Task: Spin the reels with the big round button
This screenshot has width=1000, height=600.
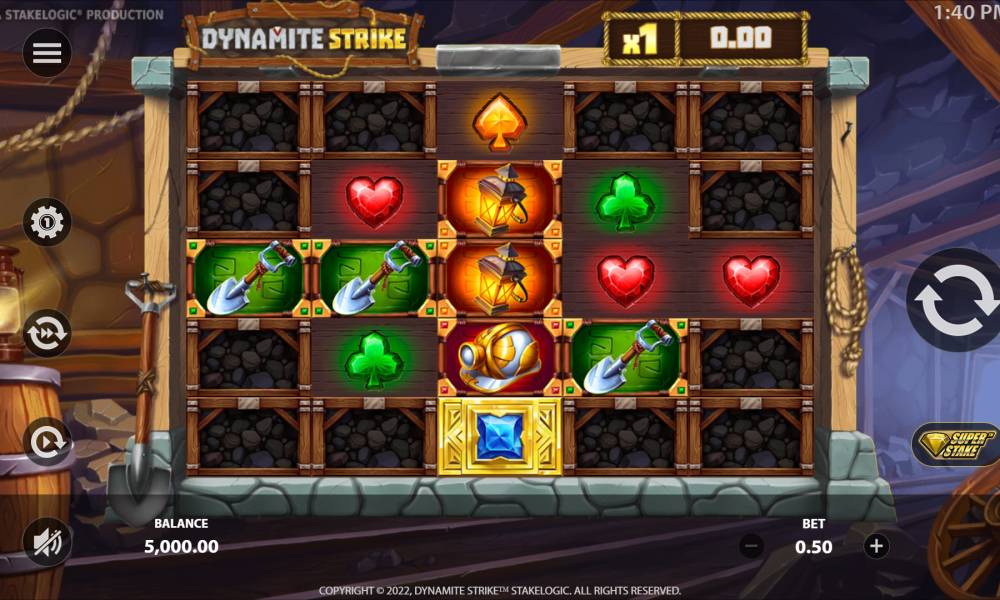Action: coord(957,300)
